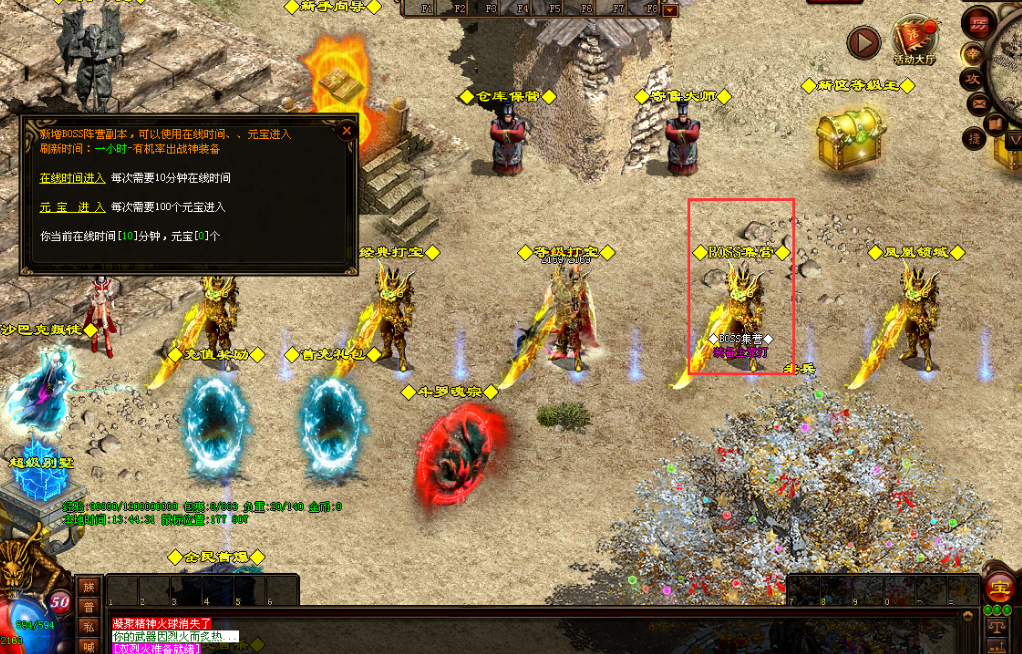Open the red 历 calendar button
This screenshot has width=1022, height=654.
click(979, 22)
